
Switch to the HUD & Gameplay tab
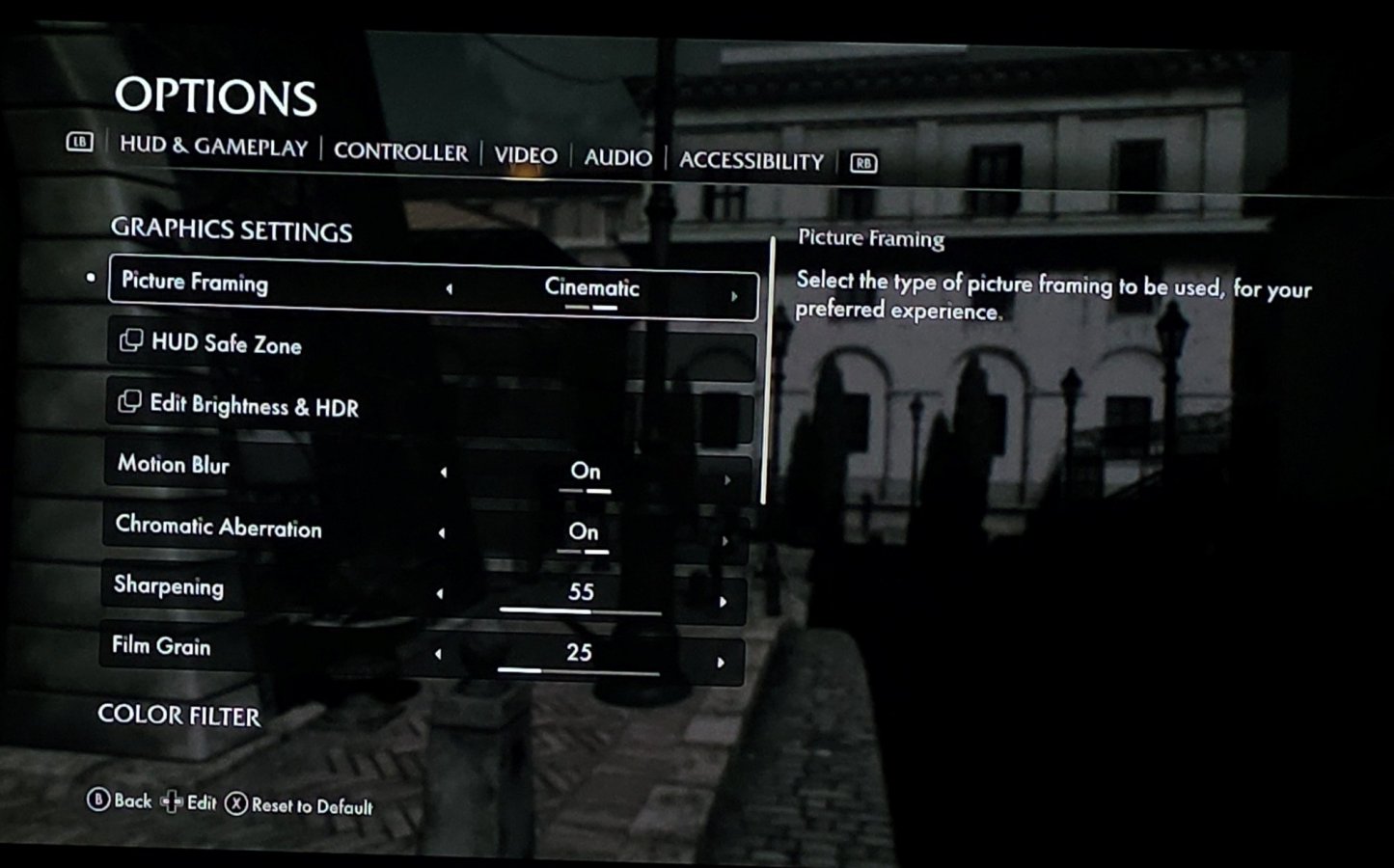[x=213, y=147]
